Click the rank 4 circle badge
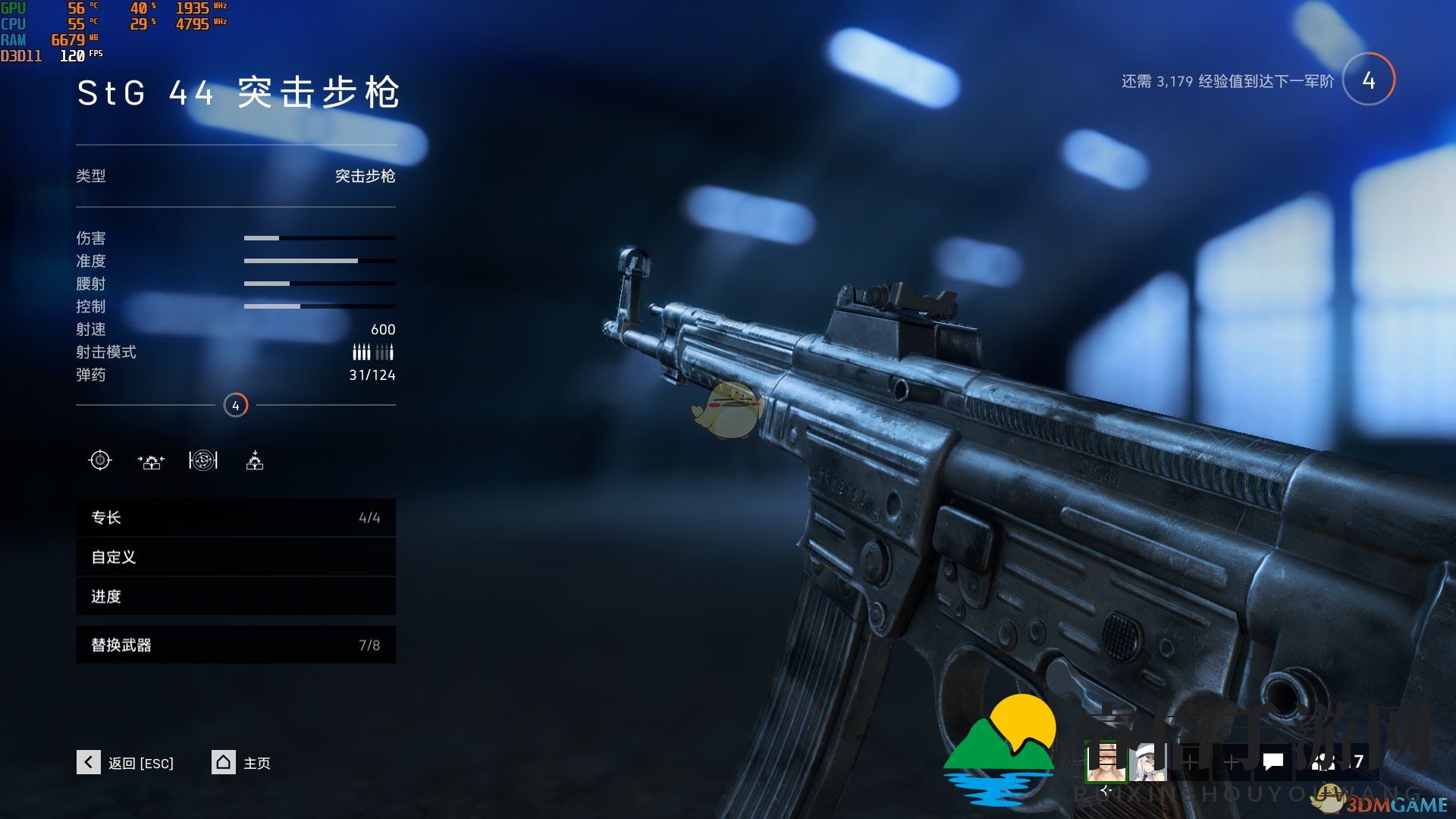 click(x=1368, y=80)
